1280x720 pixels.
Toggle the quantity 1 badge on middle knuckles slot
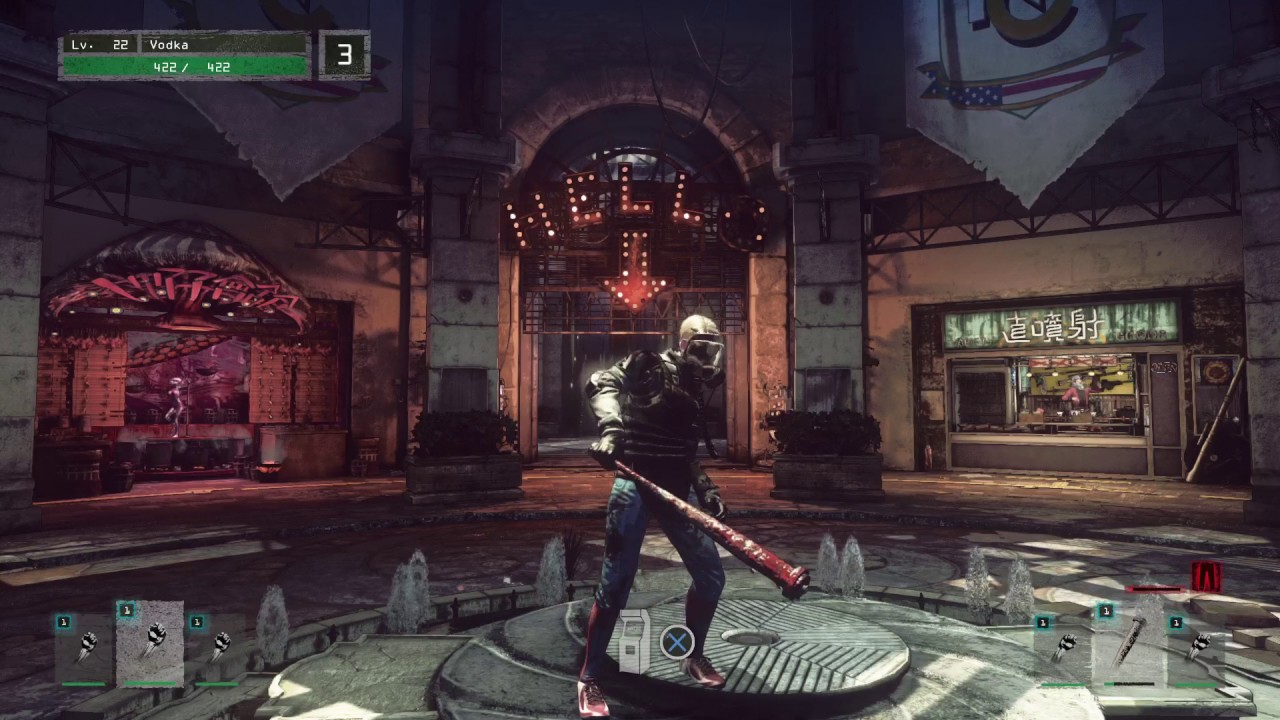[126, 611]
